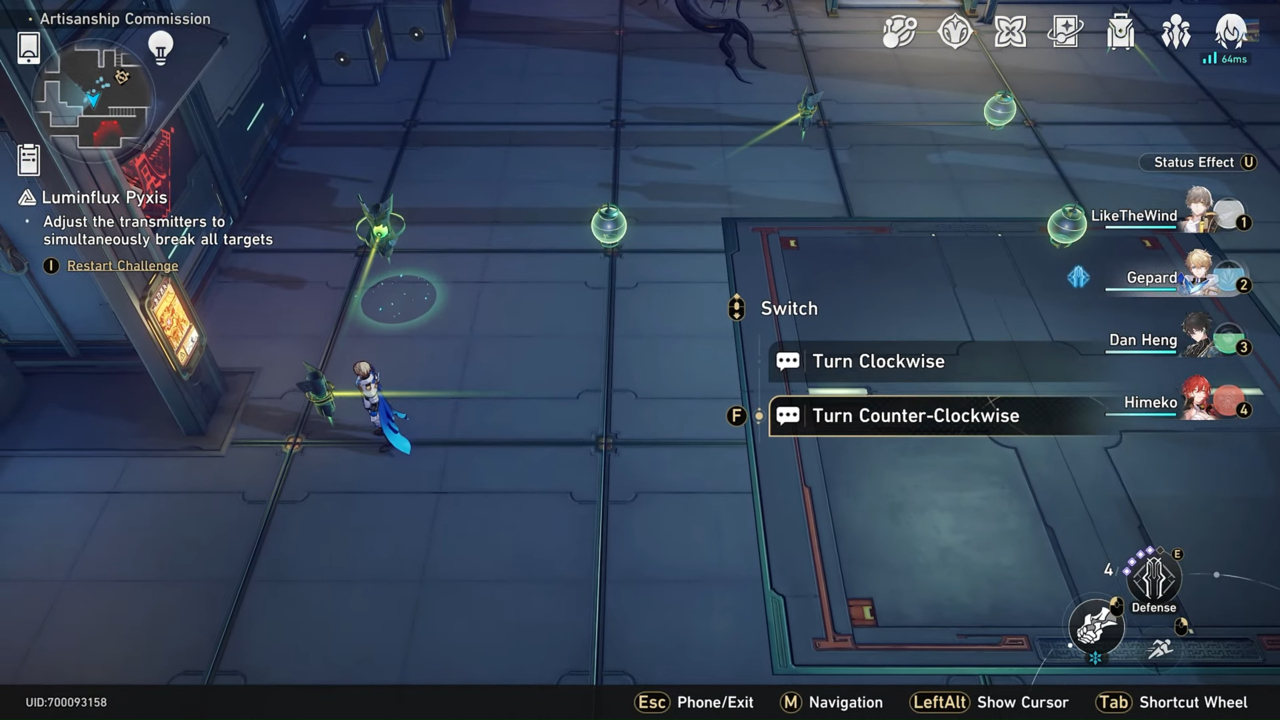Open the Interastral Guide icon

click(x=955, y=32)
